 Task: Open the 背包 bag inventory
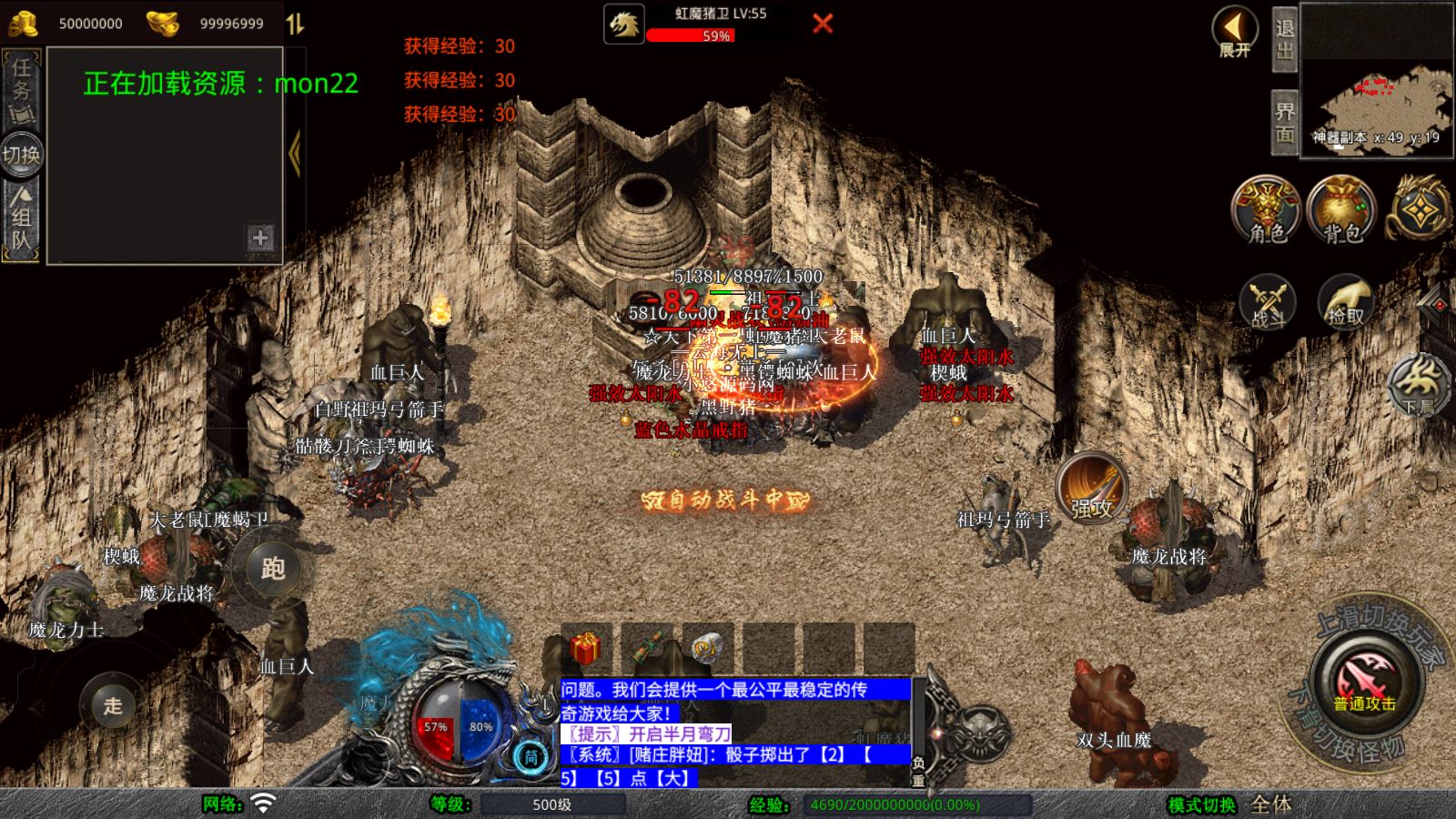(1341, 210)
